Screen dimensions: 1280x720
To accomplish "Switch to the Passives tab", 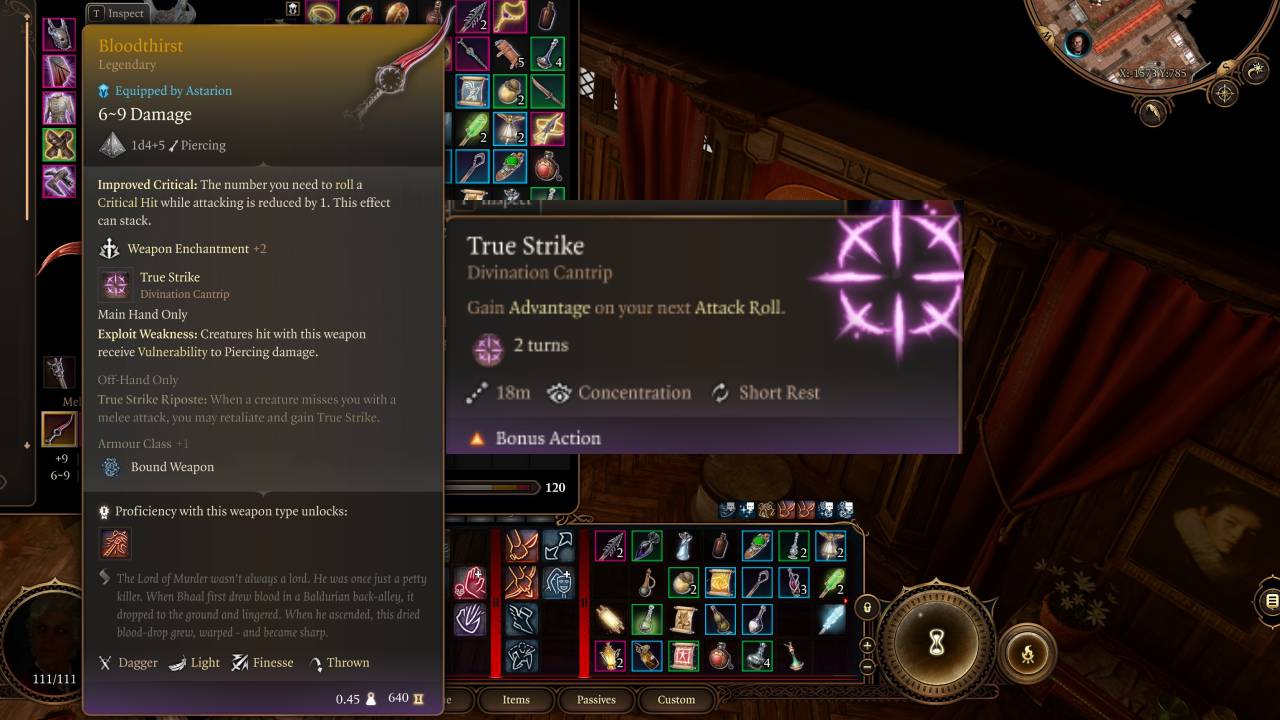I will pyautogui.click(x=596, y=700).
